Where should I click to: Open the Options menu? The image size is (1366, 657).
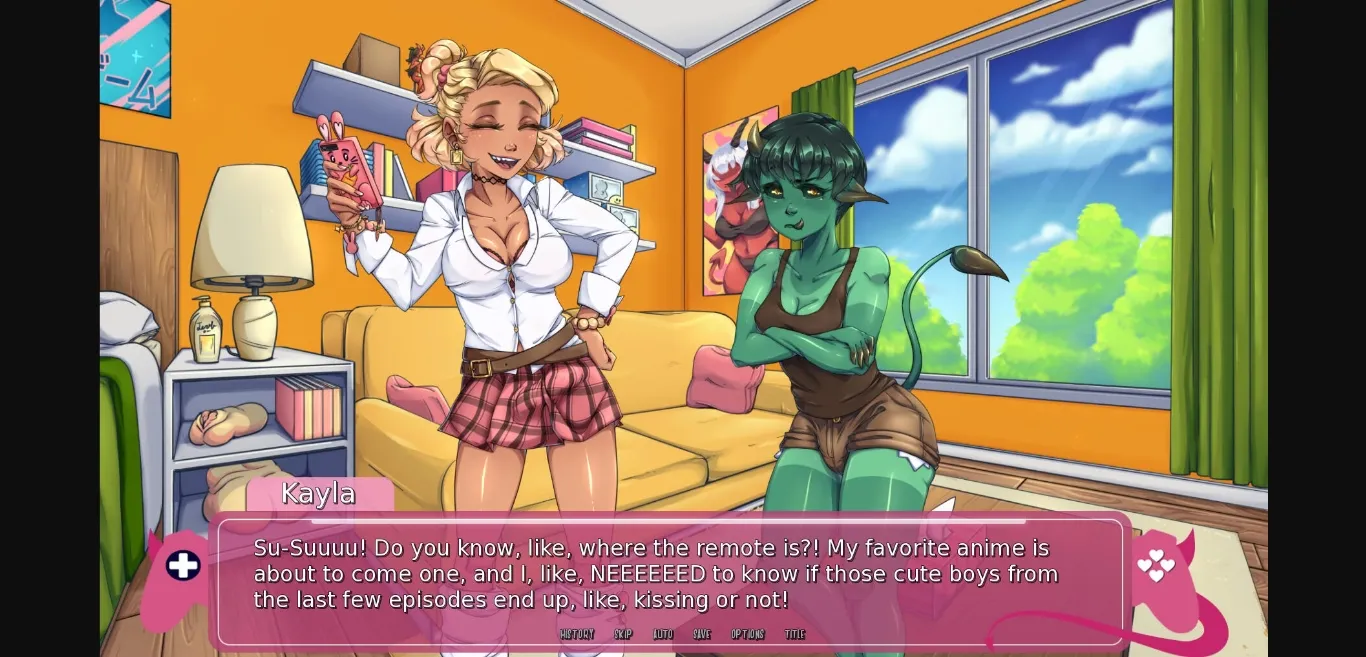tap(748, 634)
